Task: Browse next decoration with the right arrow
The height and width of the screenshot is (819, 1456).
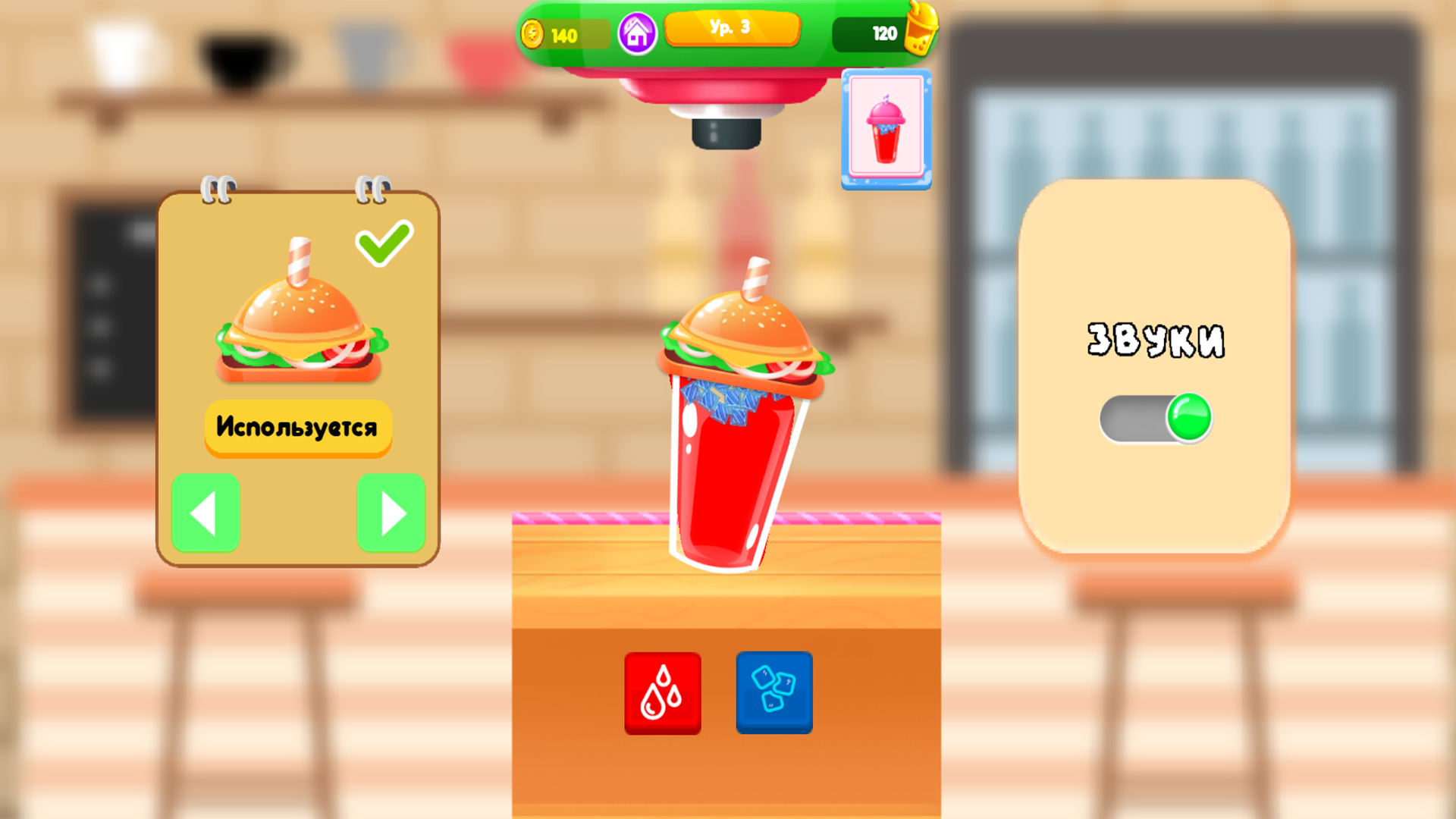Action: [x=391, y=513]
